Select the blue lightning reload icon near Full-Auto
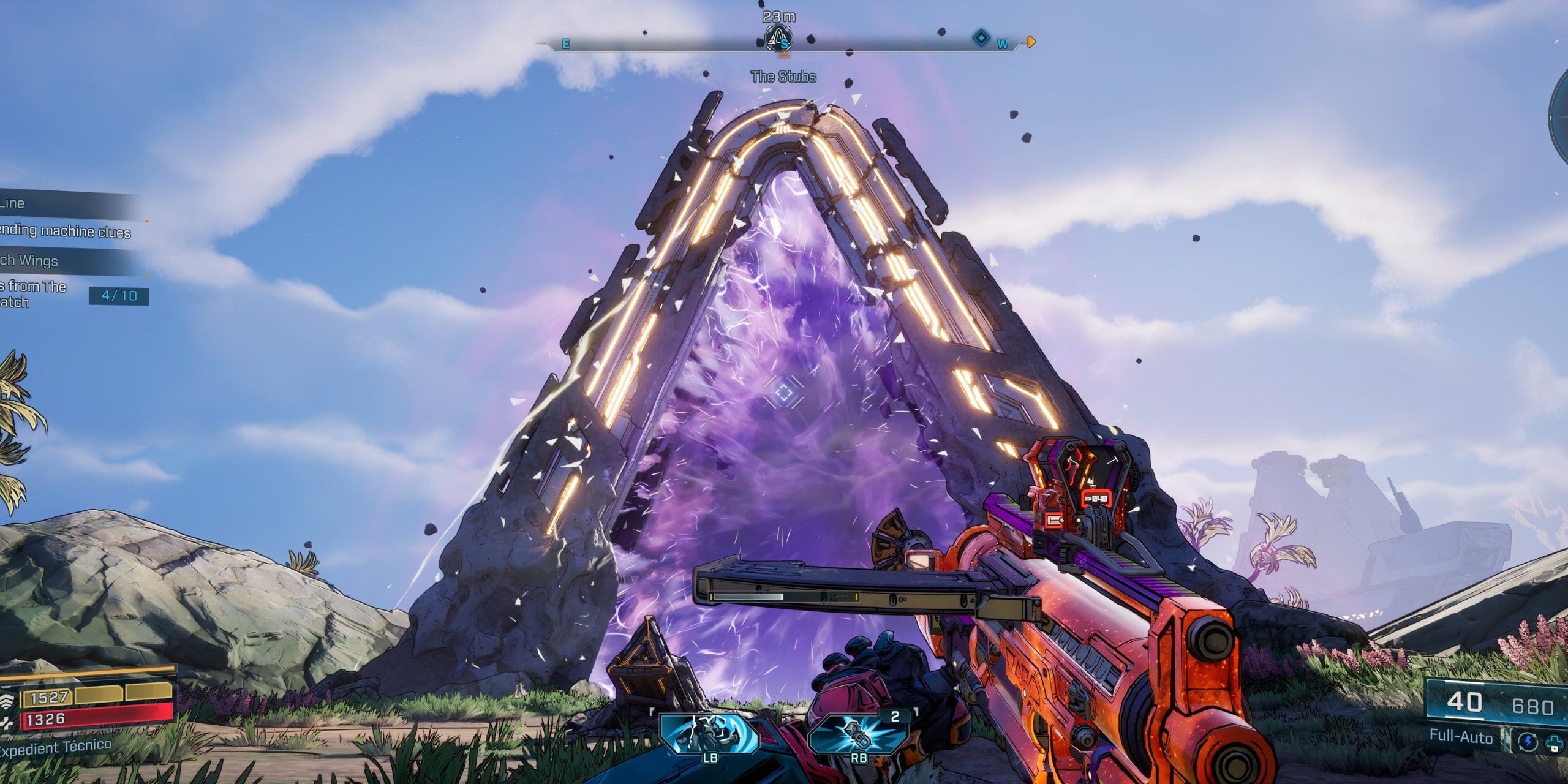Viewport: 1568px width, 784px height. 1527,742
